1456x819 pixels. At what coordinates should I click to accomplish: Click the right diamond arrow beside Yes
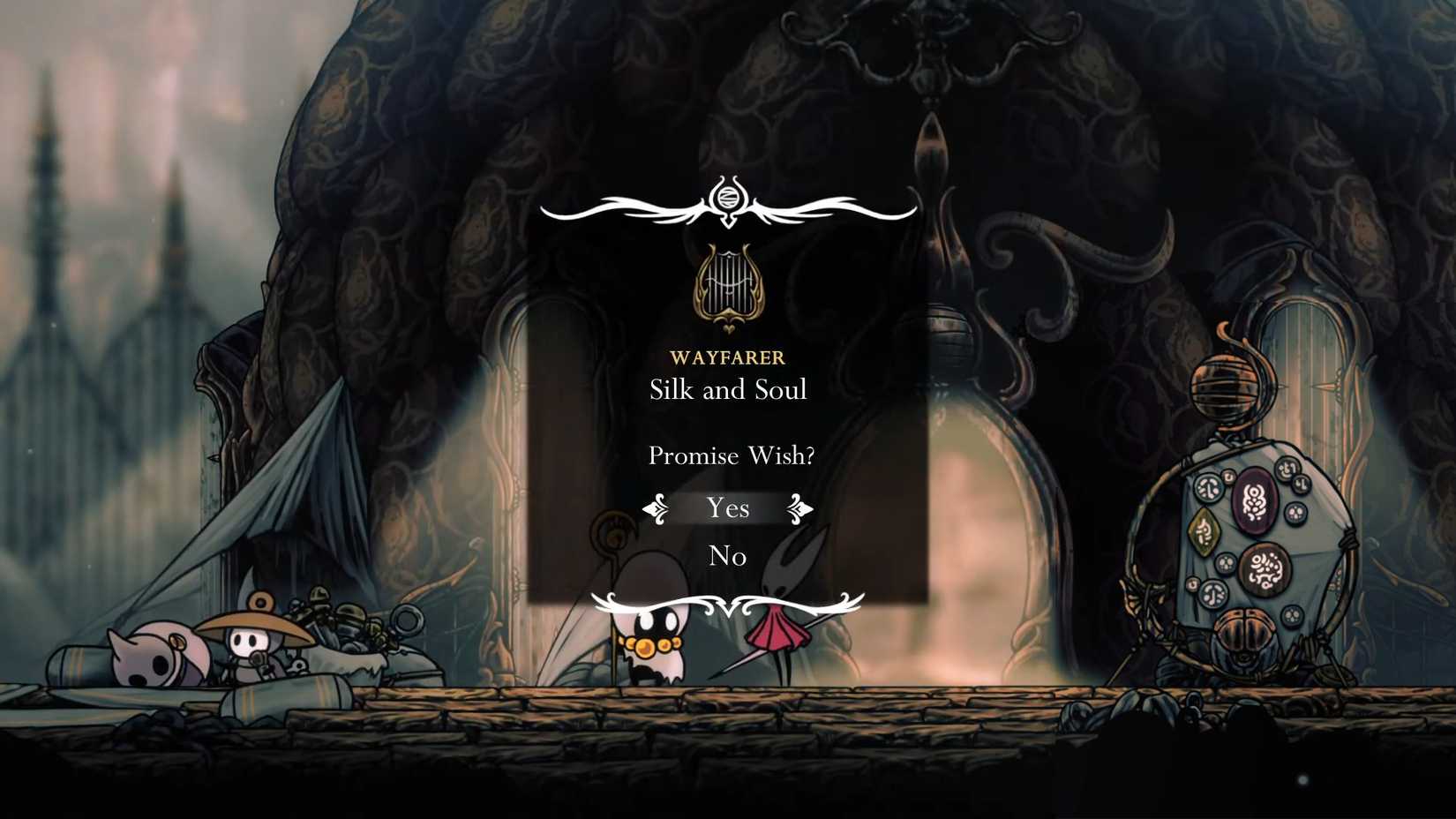point(799,508)
